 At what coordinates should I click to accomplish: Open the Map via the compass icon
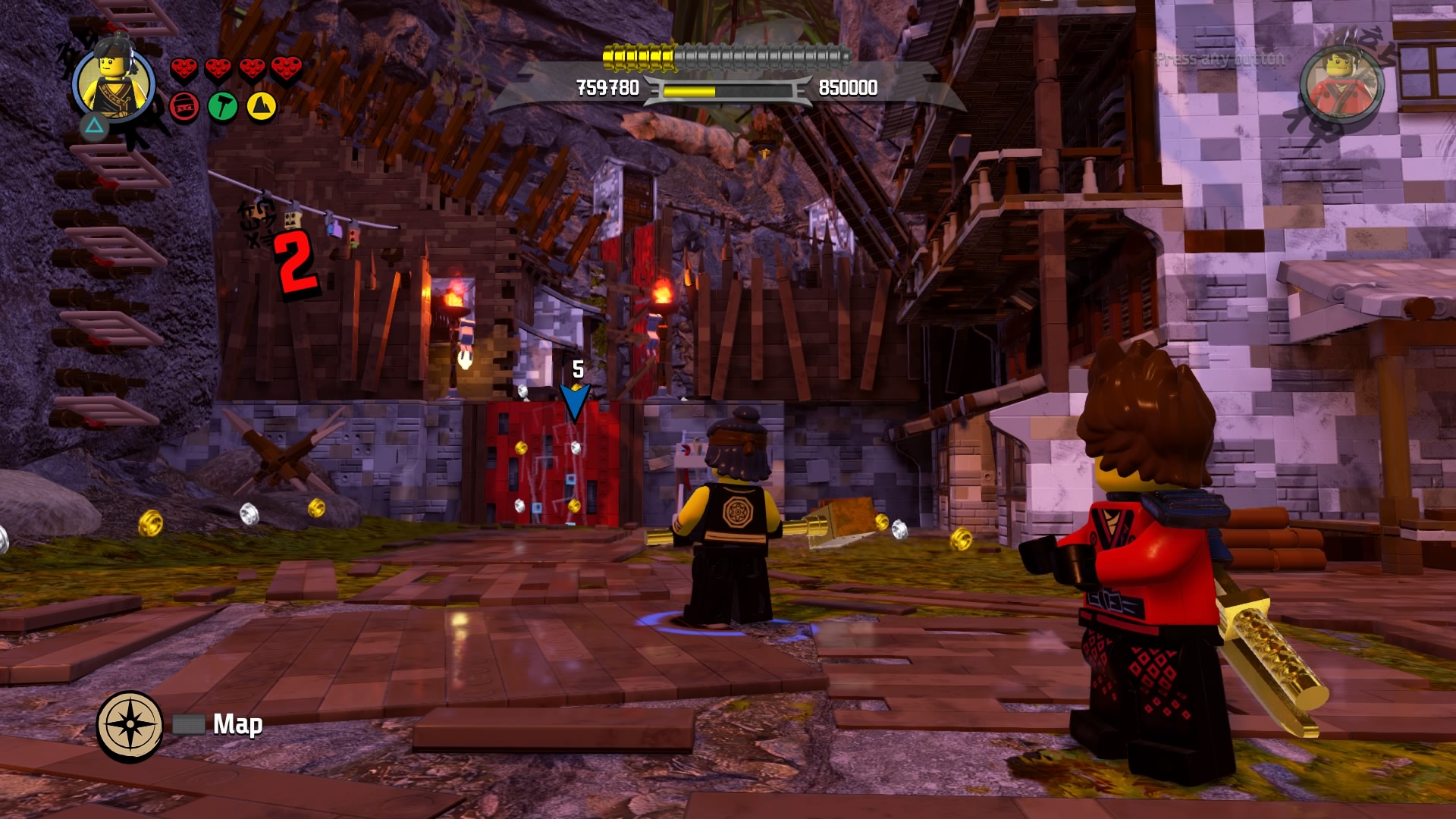click(x=130, y=725)
